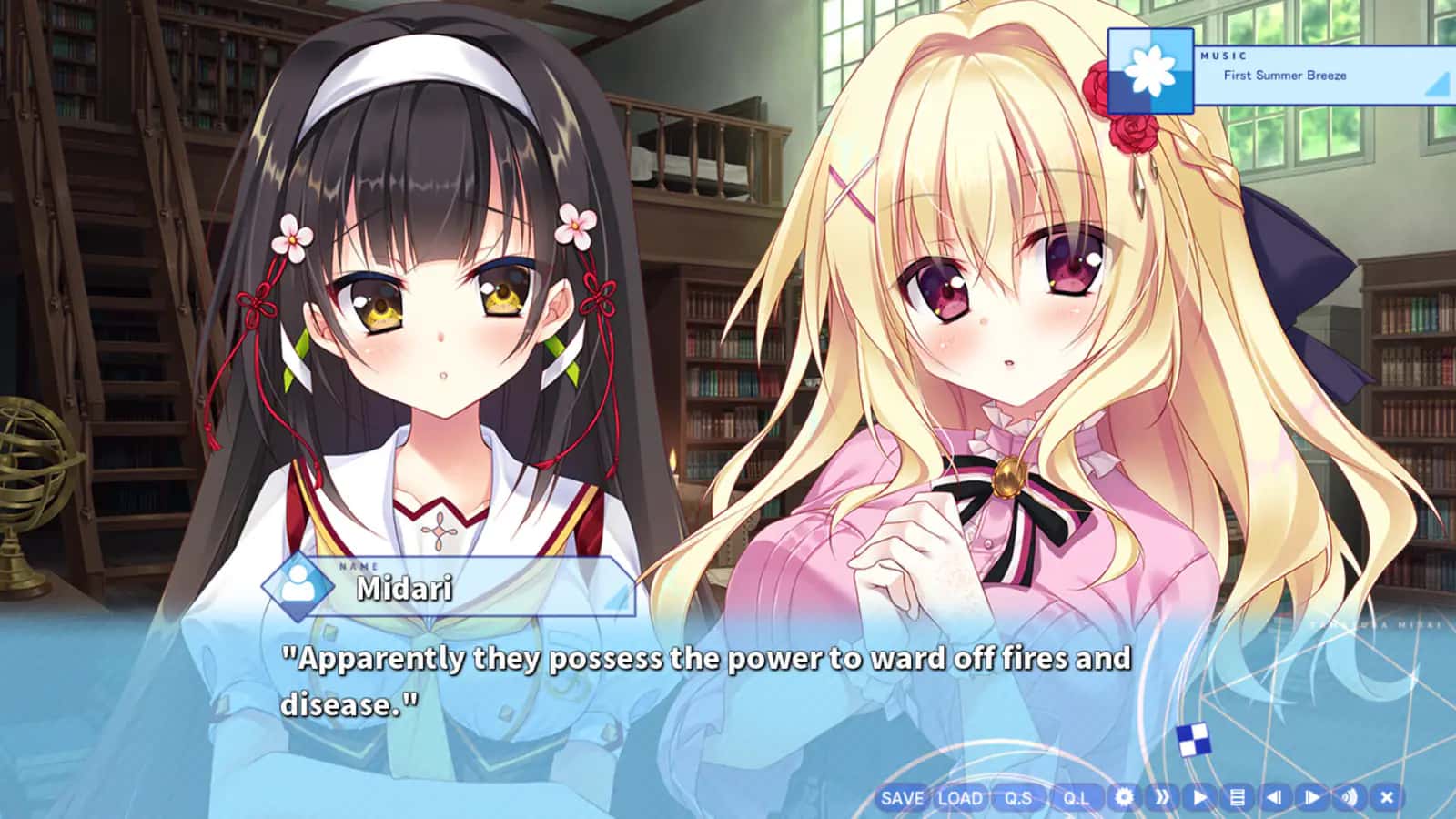
Task: Open the backlog with the lines icon
Action: [1237, 797]
